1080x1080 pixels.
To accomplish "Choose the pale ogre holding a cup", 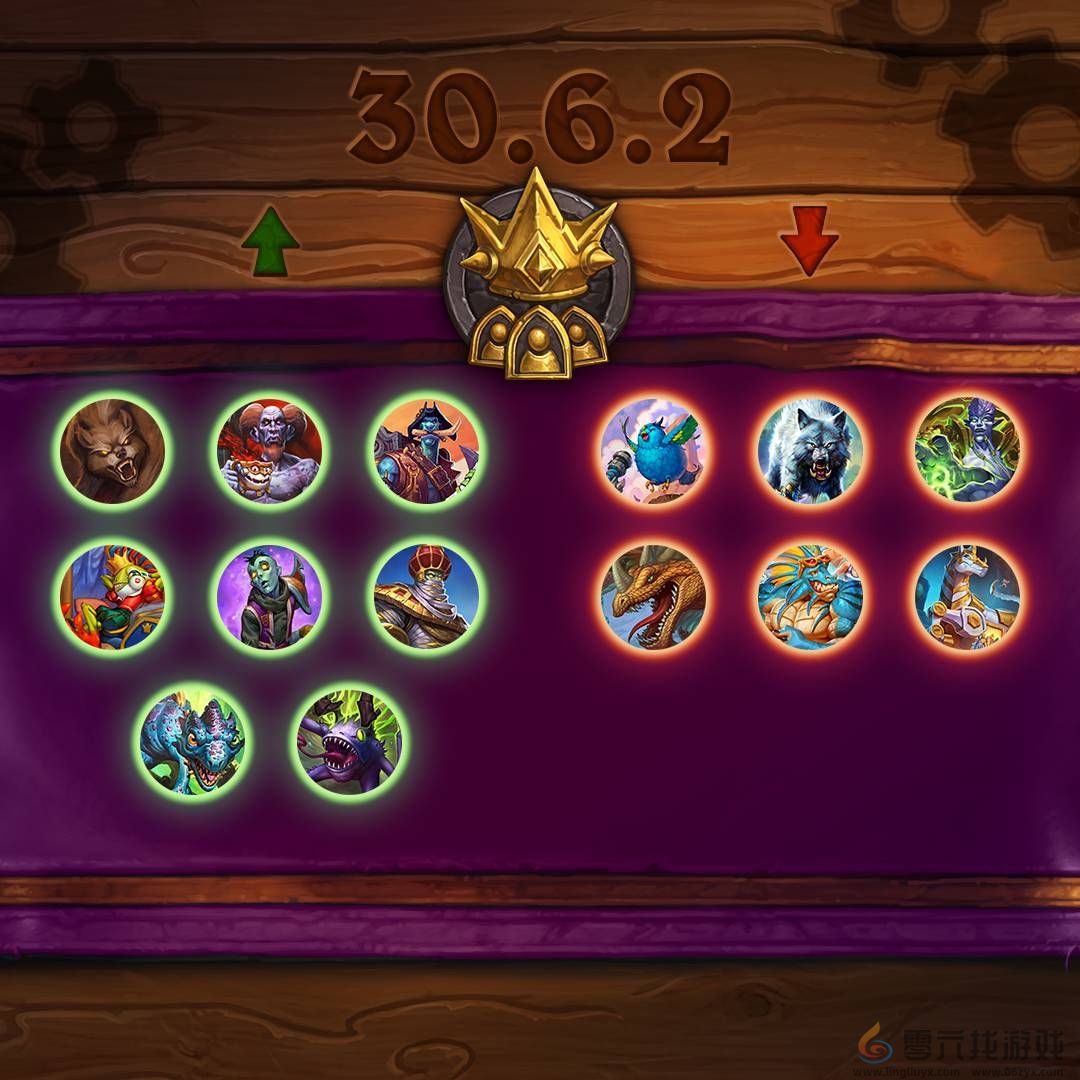I will tap(269, 451).
